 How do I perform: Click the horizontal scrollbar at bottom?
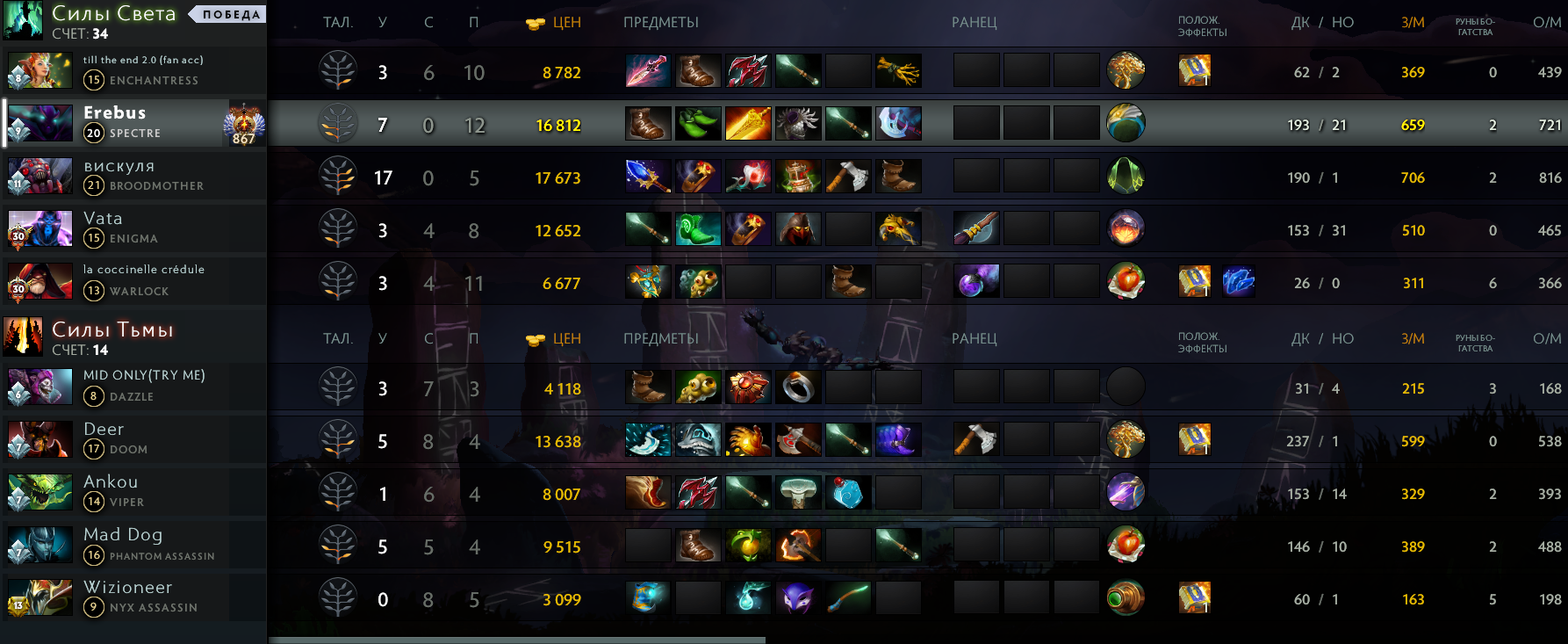pos(516,640)
